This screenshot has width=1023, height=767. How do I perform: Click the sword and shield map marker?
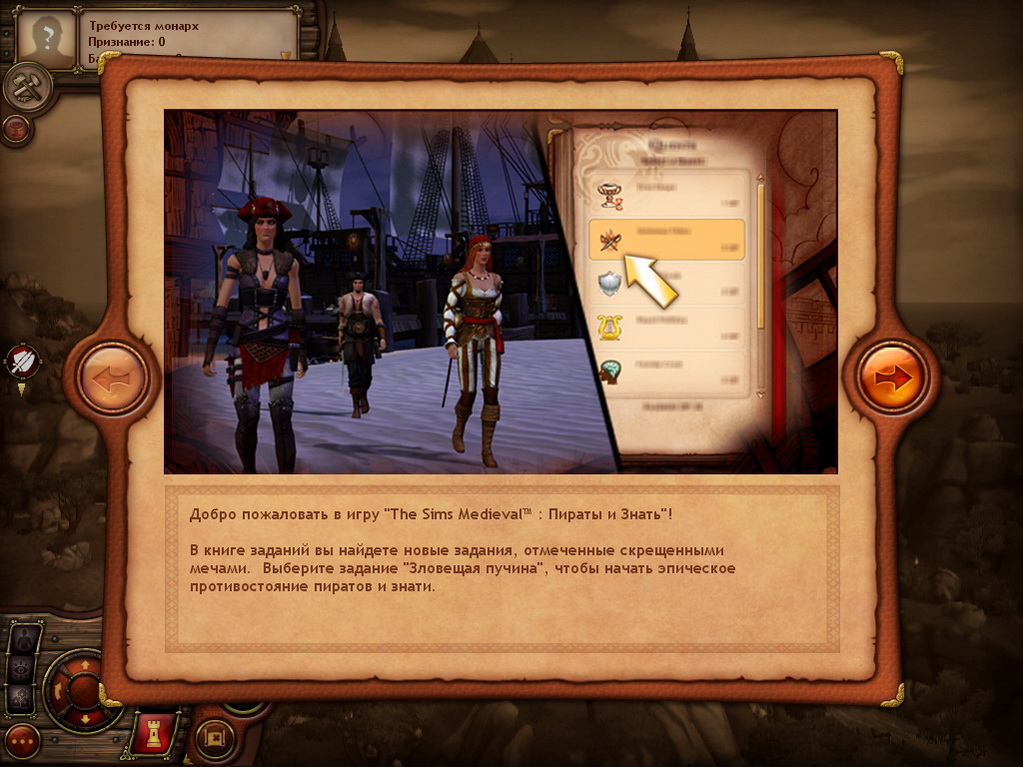pos(23,362)
